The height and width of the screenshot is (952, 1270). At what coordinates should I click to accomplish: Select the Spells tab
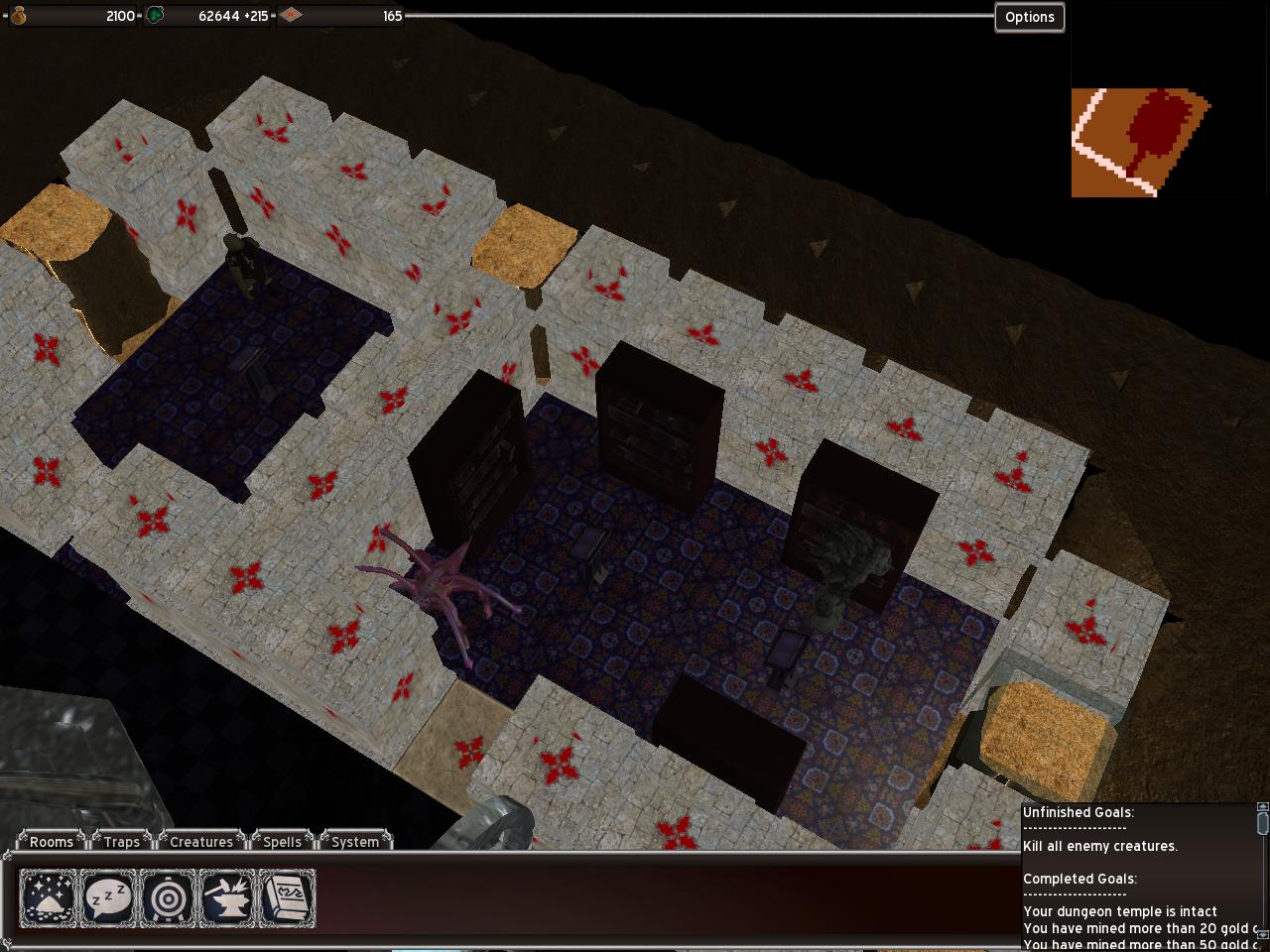click(x=282, y=842)
